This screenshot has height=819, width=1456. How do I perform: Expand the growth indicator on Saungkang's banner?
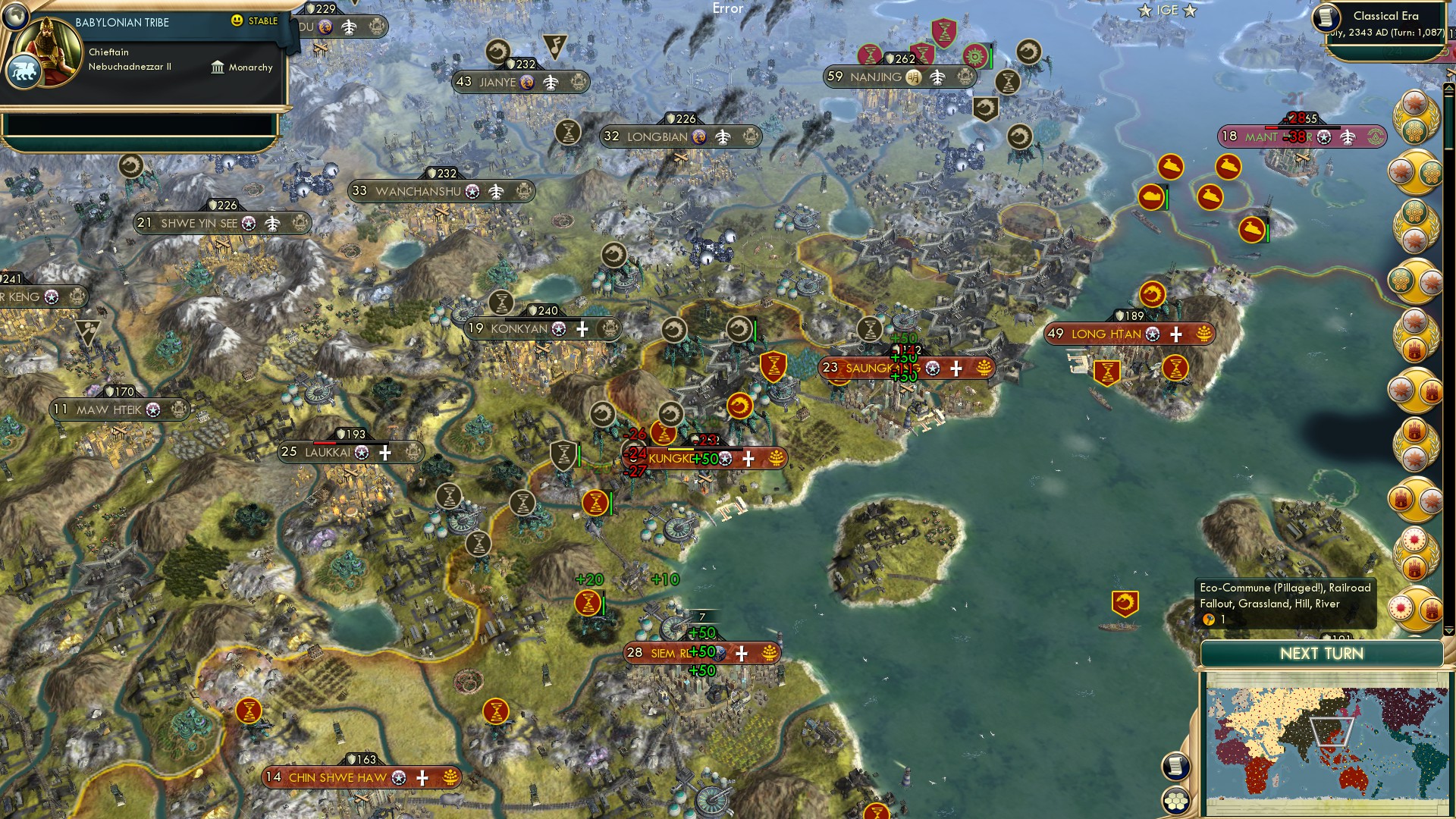pyautogui.click(x=984, y=369)
